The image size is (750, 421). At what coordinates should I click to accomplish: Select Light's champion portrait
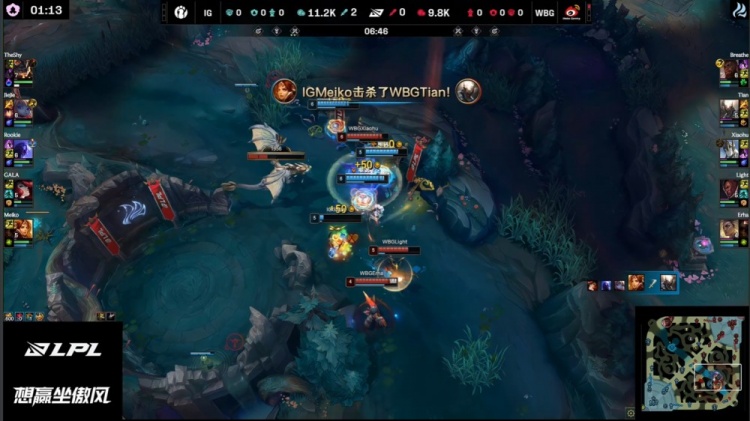point(728,190)
